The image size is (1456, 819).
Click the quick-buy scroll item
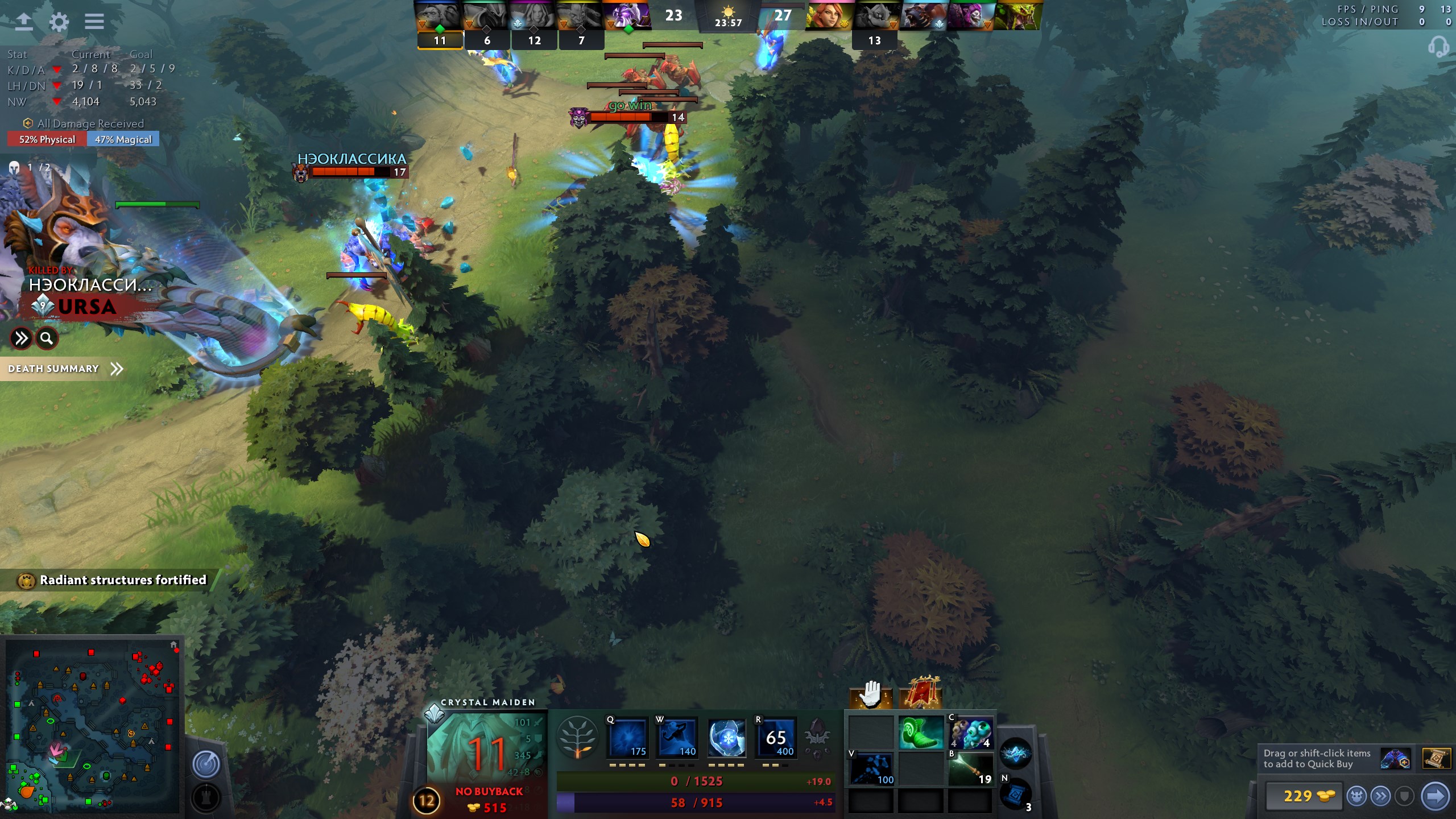click(x=1436, y=759)
